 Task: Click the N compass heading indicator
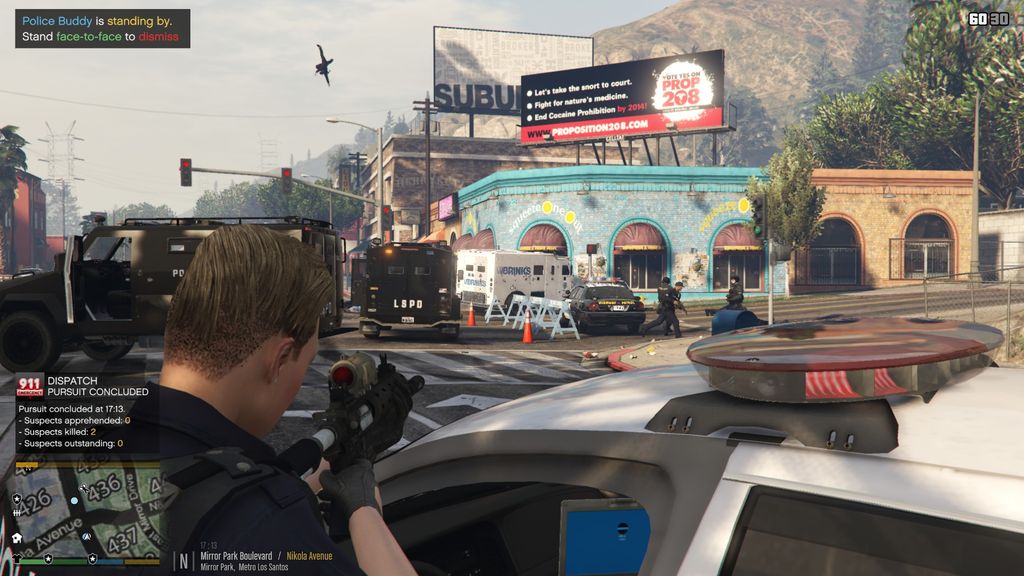[183, 559]
